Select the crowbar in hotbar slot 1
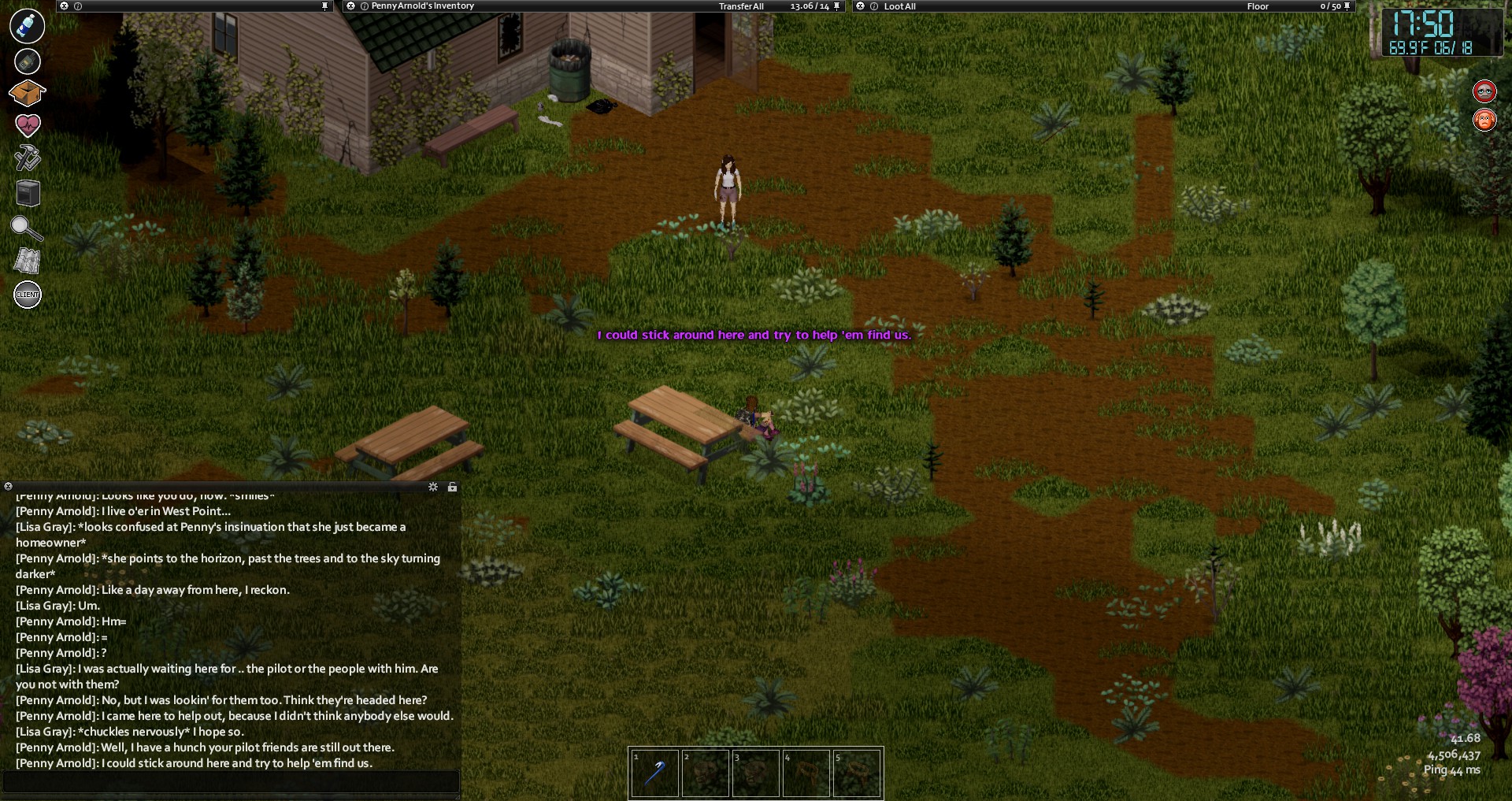 pos(654,773)
